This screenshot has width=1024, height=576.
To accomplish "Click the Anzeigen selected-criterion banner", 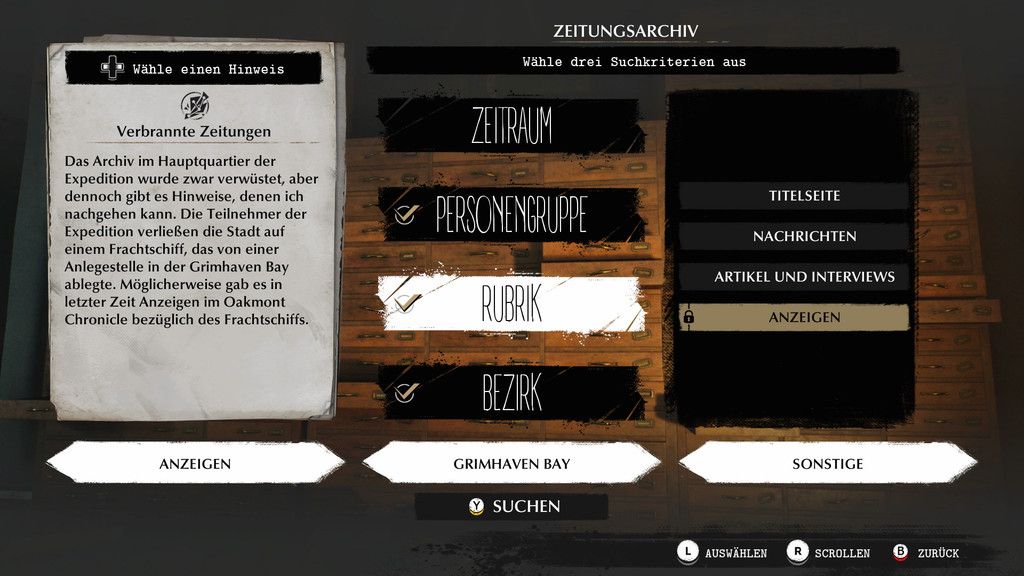I will point(196,464).
